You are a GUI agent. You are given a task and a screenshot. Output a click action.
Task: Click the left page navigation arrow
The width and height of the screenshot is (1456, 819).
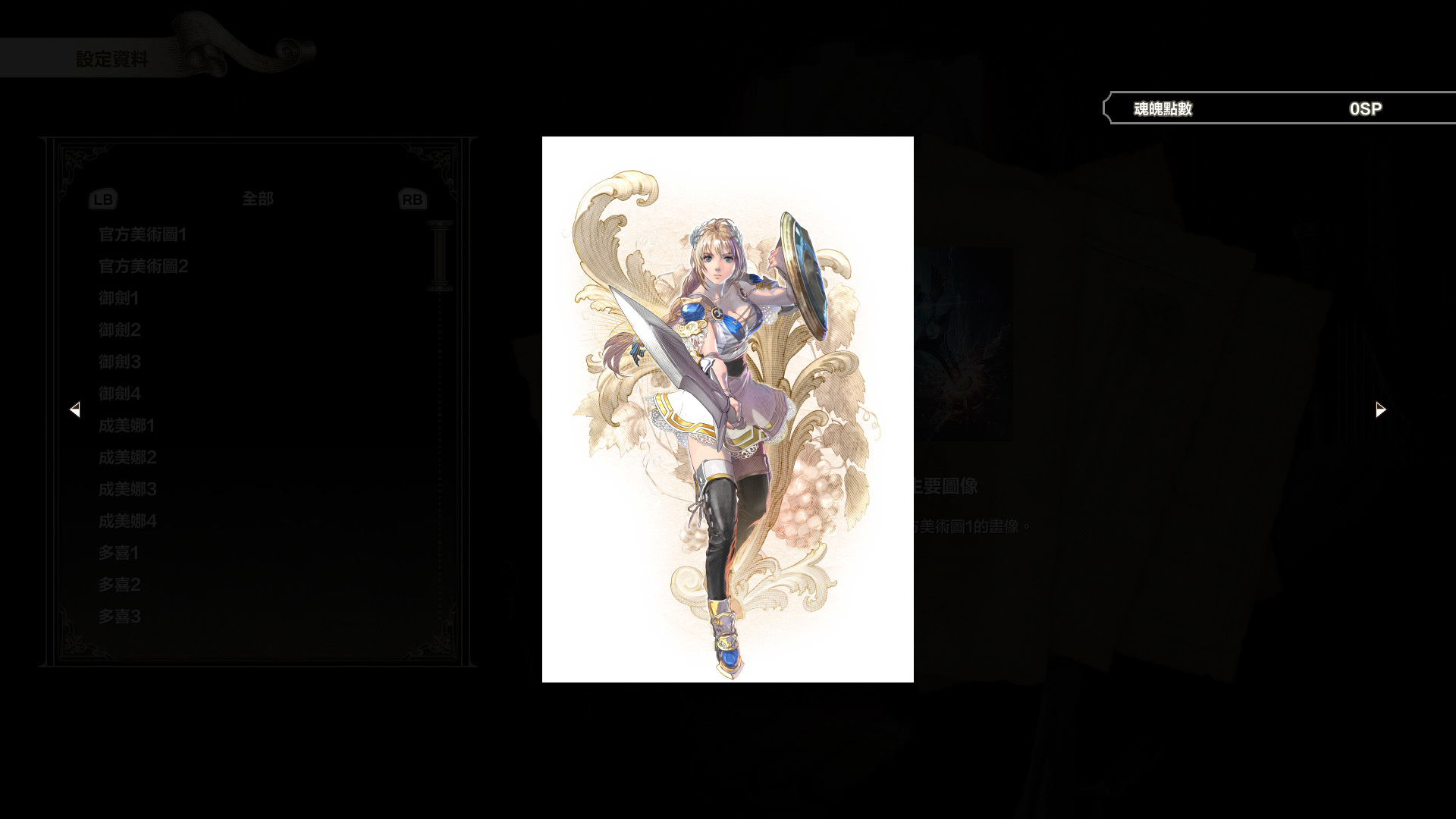pyautogui.click(x=76, y=409)
